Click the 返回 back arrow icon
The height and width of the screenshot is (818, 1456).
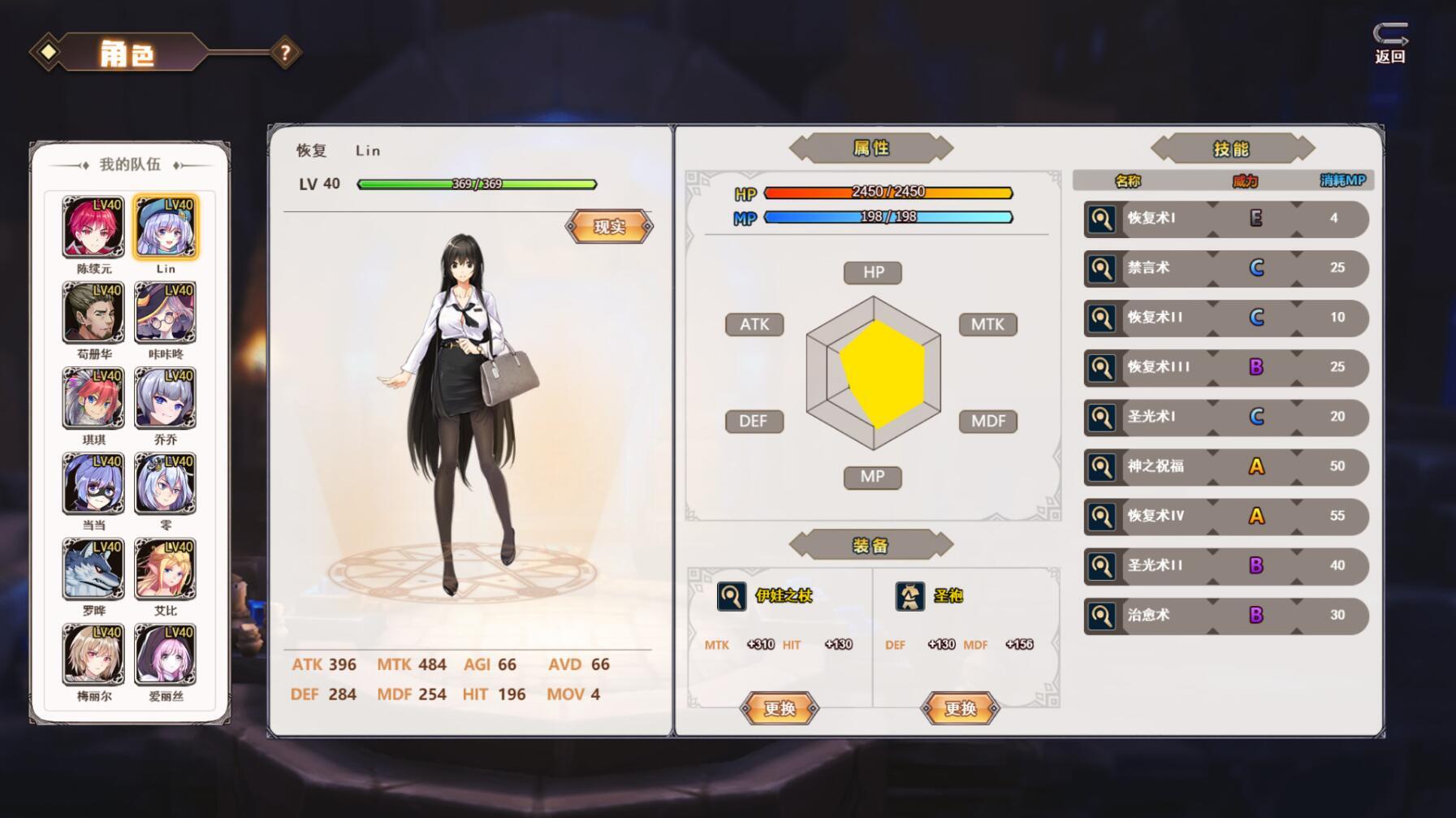pyautogui.click(x=1391, y=35)
